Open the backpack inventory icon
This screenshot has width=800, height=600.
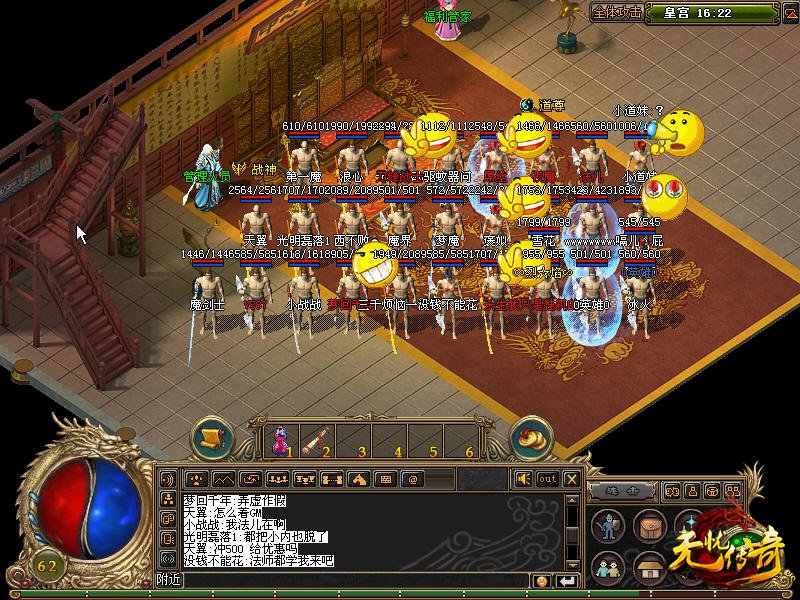tap(650, 527)
